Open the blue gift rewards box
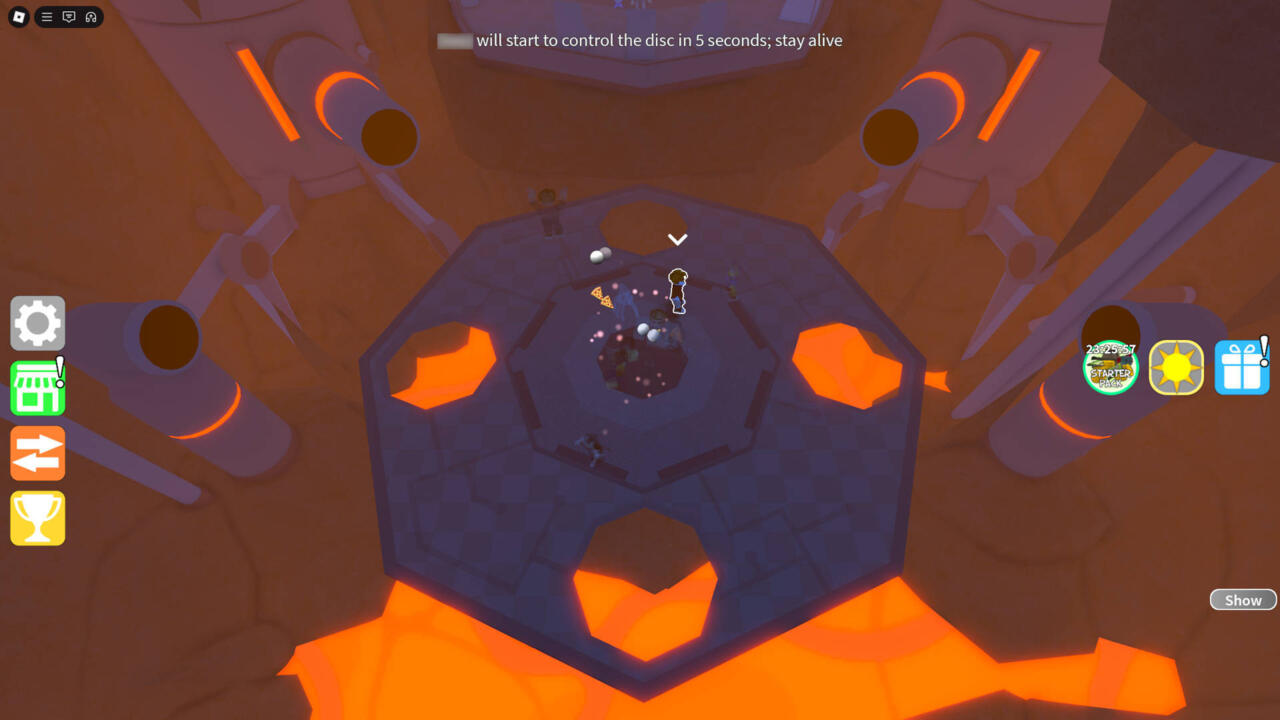Image resolution: width=1280 pixels, height=720 pixels. pyautogui.click(x=1241, y=368)
